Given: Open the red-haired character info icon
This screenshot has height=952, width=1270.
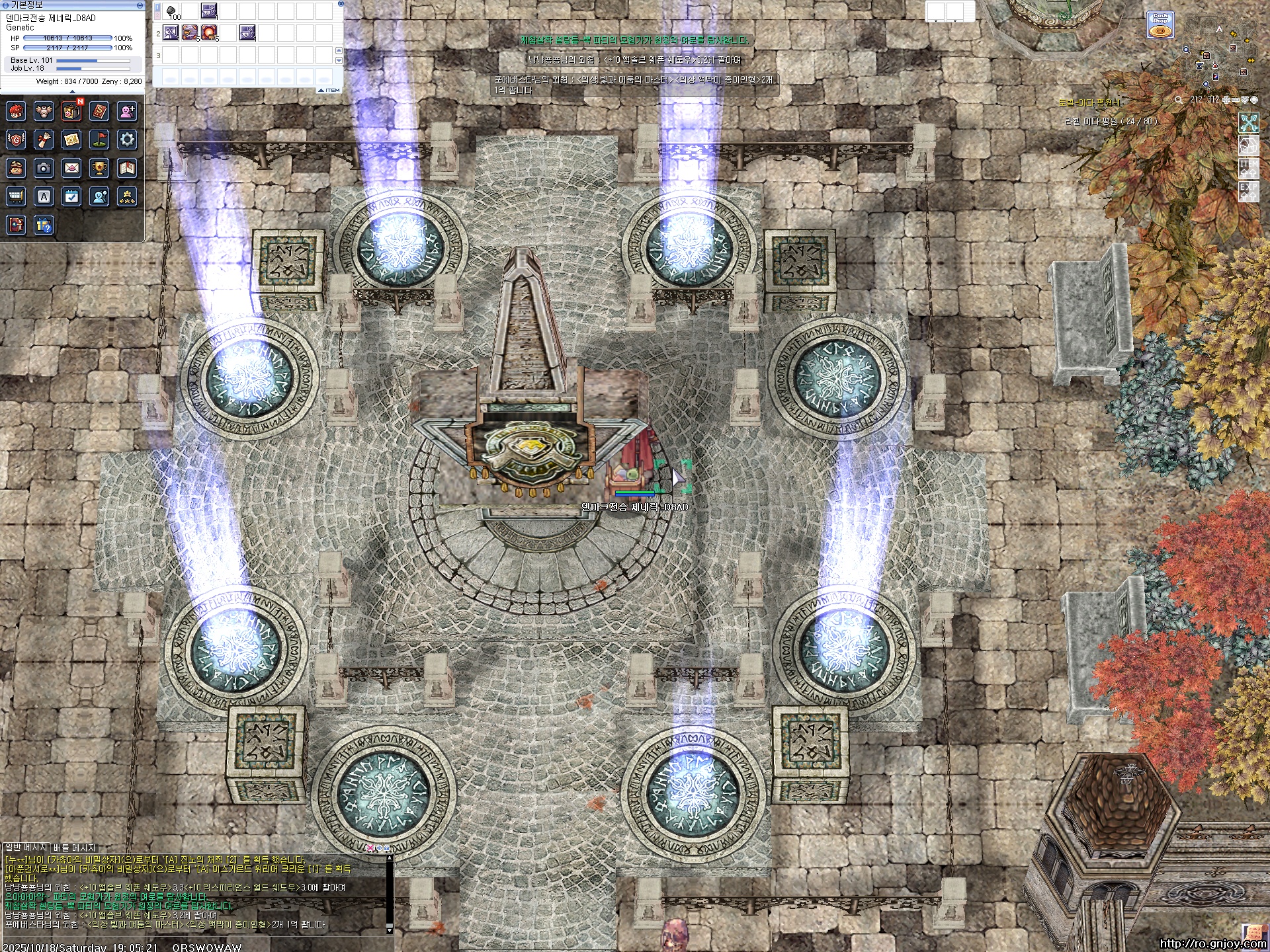Looking at the screenshot, I should click(x=16, y=111).
